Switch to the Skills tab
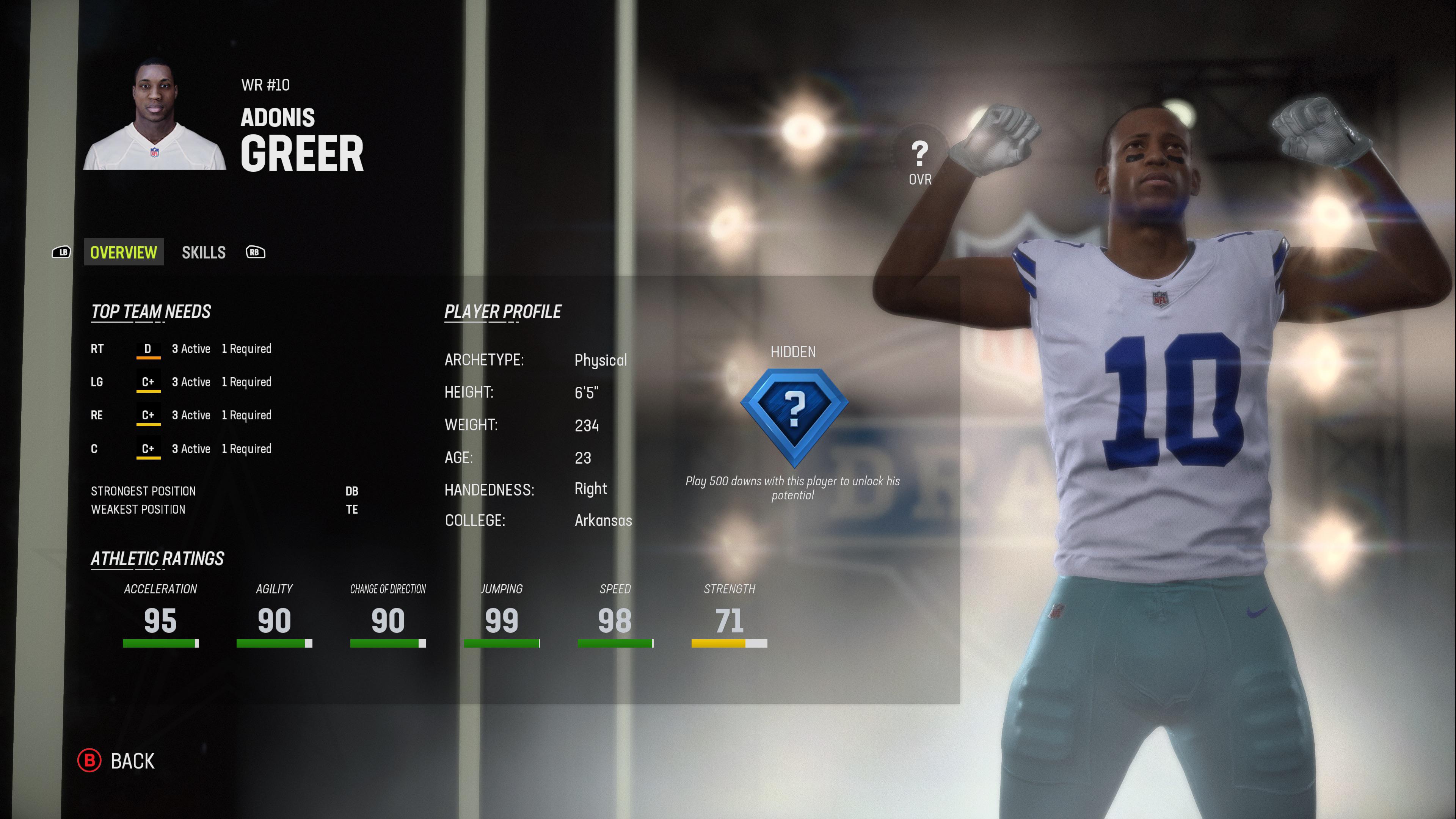 (204, 252)
